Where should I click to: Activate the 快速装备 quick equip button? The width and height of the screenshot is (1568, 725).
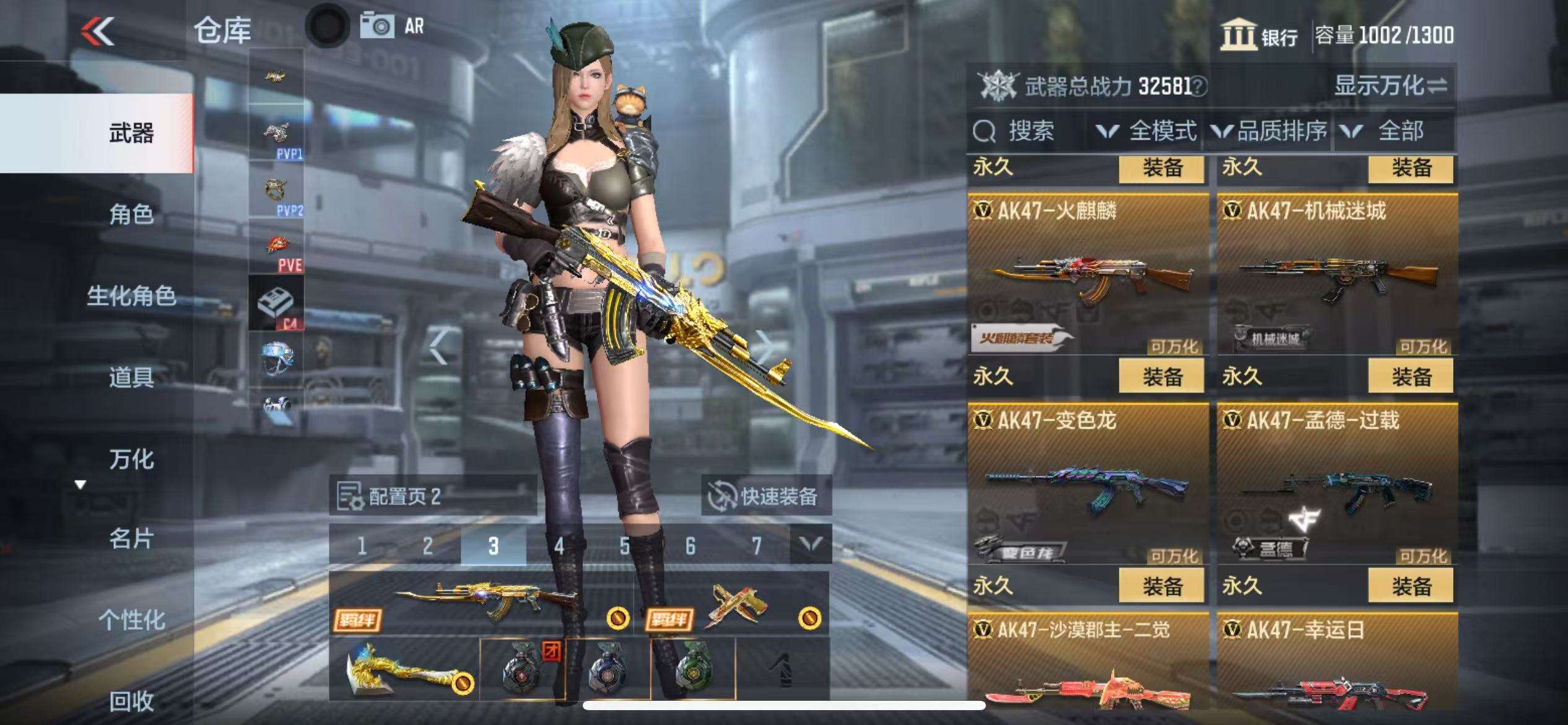[765, 496]
